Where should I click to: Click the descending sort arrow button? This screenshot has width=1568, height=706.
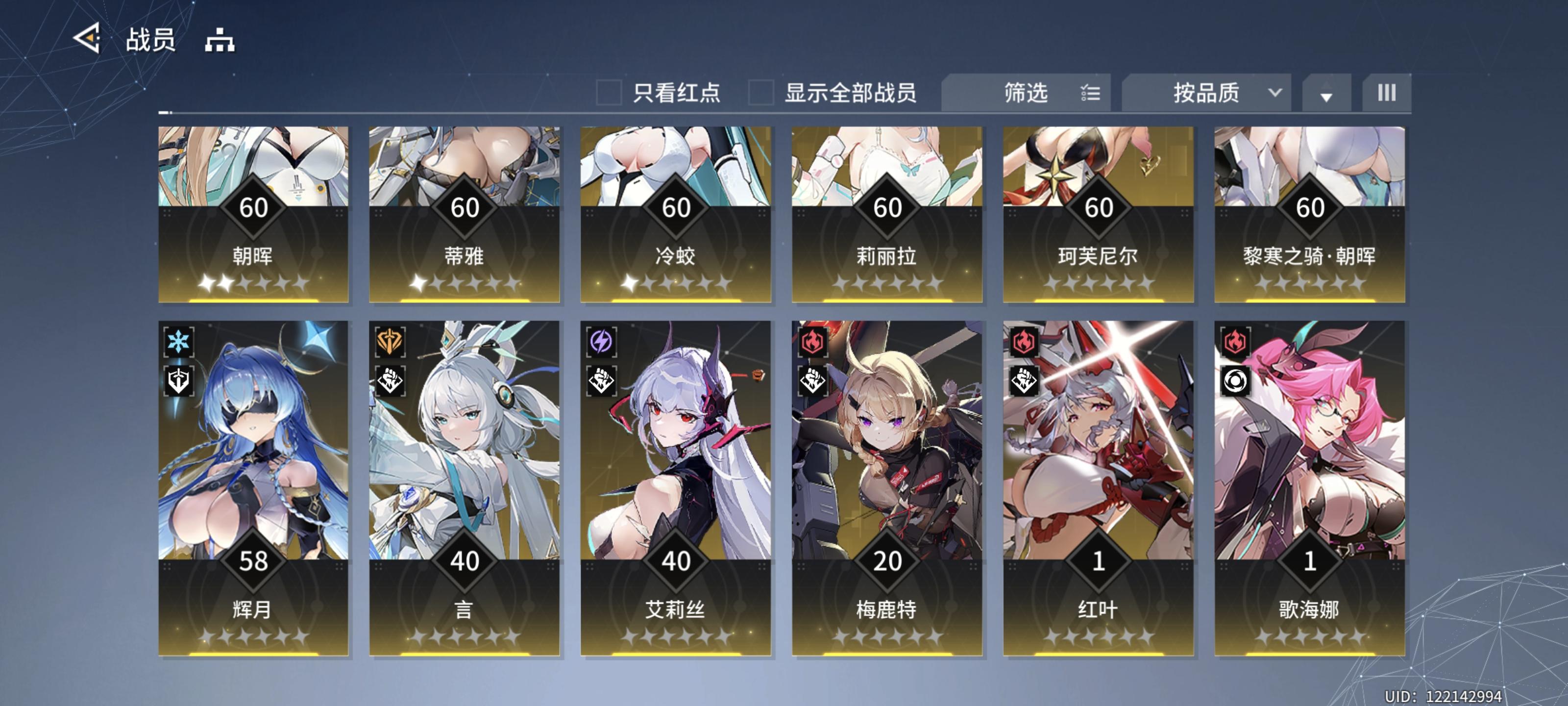[x=1327, y=93]
